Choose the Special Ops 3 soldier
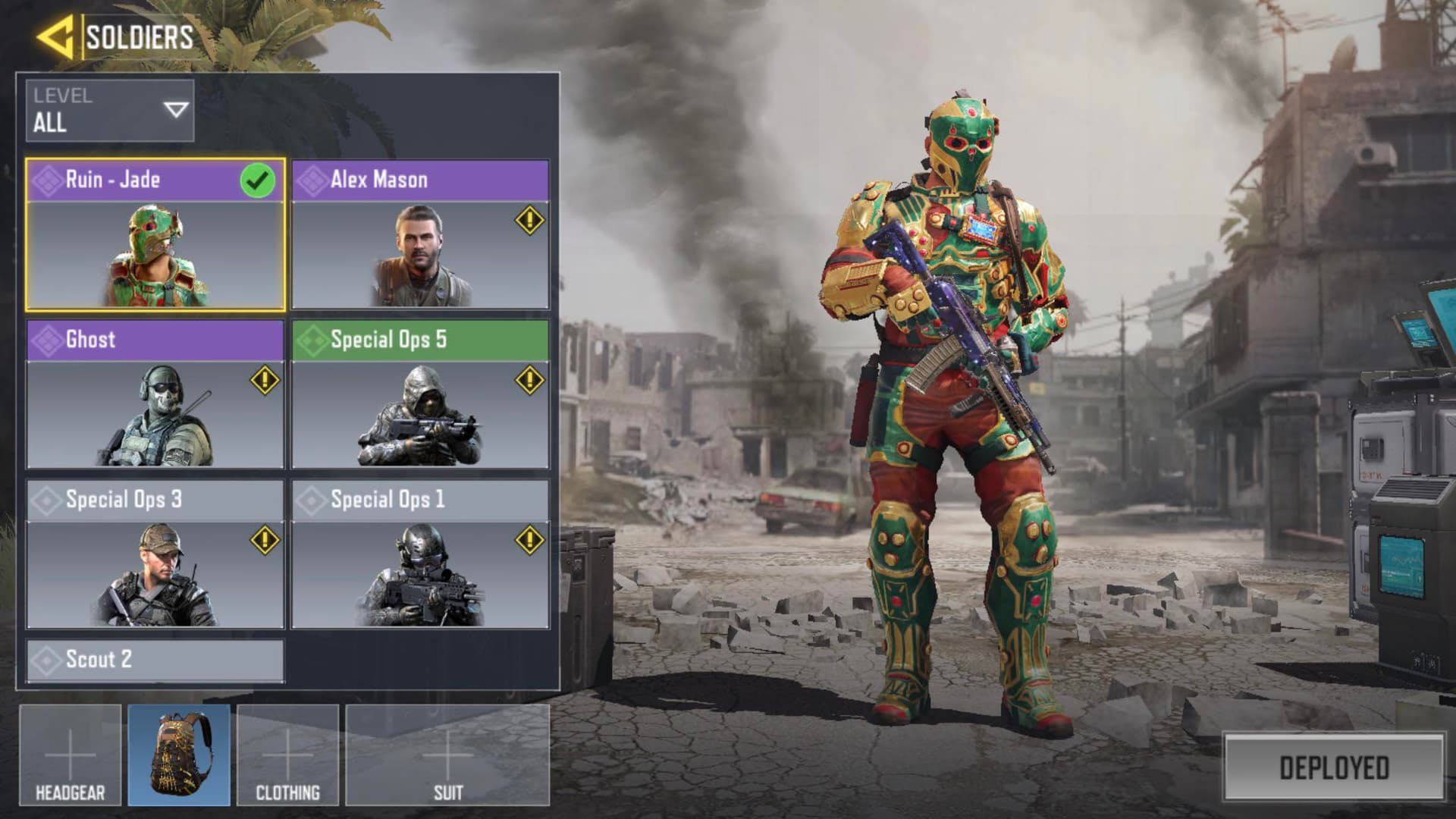 coord(155,554)
